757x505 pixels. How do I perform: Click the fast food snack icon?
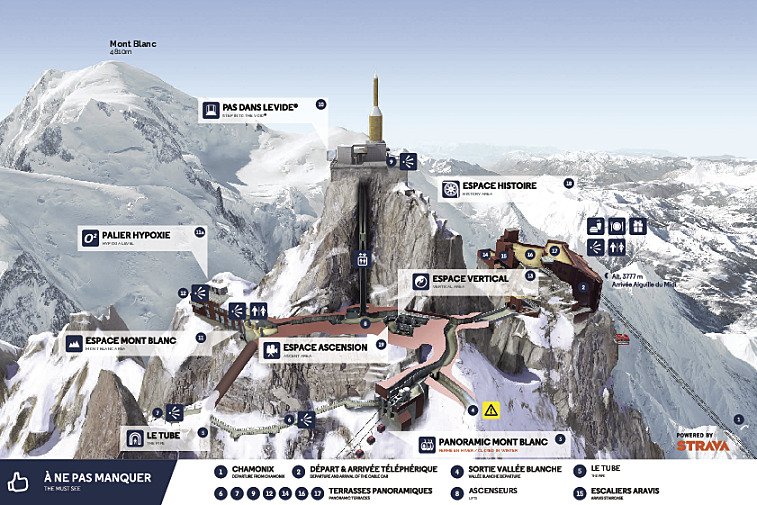point(596,226)
